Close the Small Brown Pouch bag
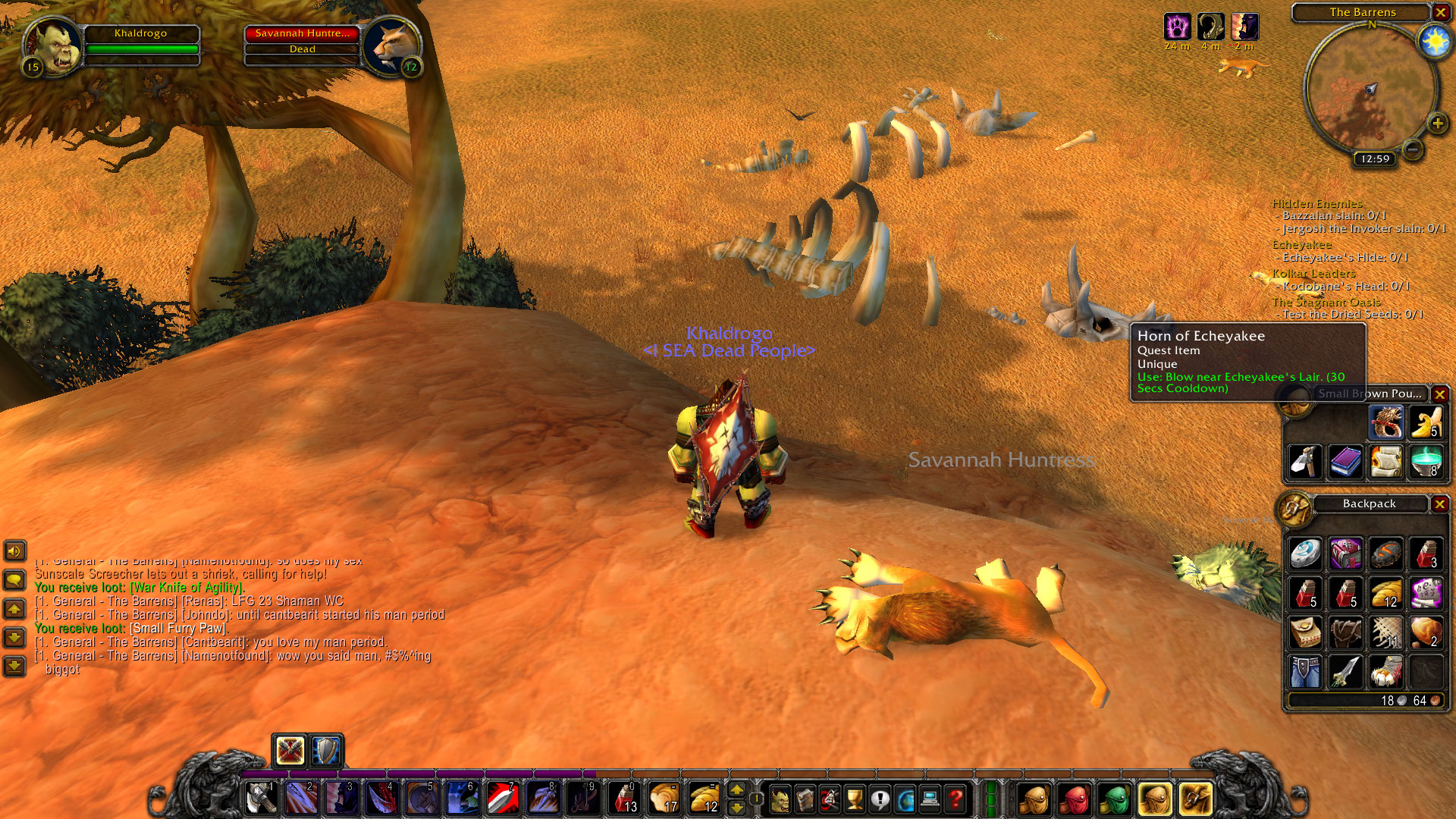Viewport: 1456px width, 819px height. pos(1439,394)
